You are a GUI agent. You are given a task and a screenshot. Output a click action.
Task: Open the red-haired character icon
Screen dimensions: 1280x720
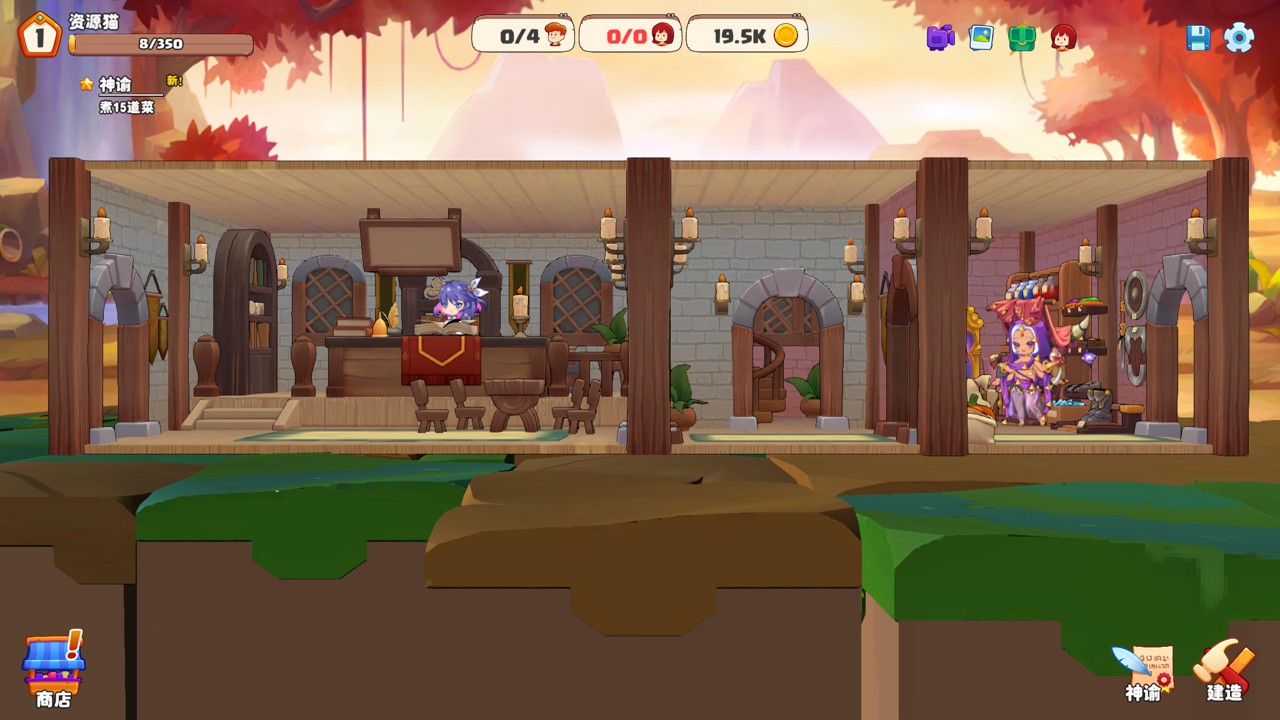[x=1063, y=38]
